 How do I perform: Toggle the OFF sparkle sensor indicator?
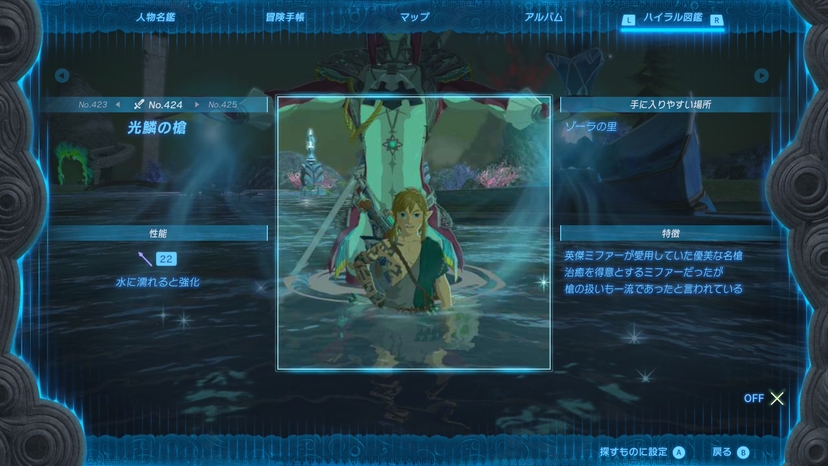click(765, 398)
